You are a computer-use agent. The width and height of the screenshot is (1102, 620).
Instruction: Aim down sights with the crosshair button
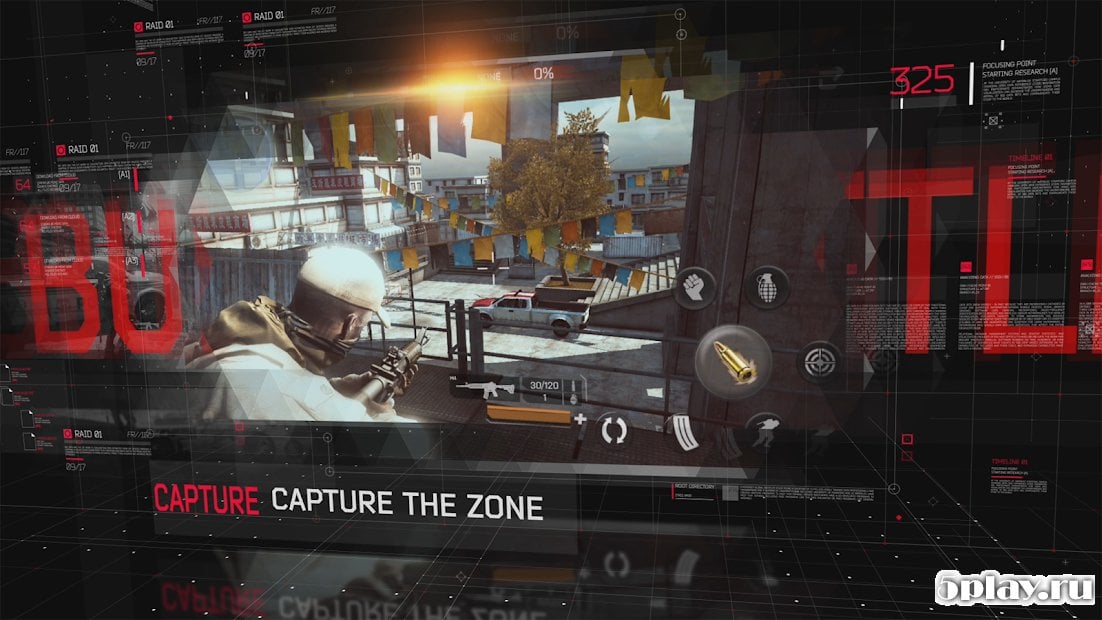click(x=819, y=361)
